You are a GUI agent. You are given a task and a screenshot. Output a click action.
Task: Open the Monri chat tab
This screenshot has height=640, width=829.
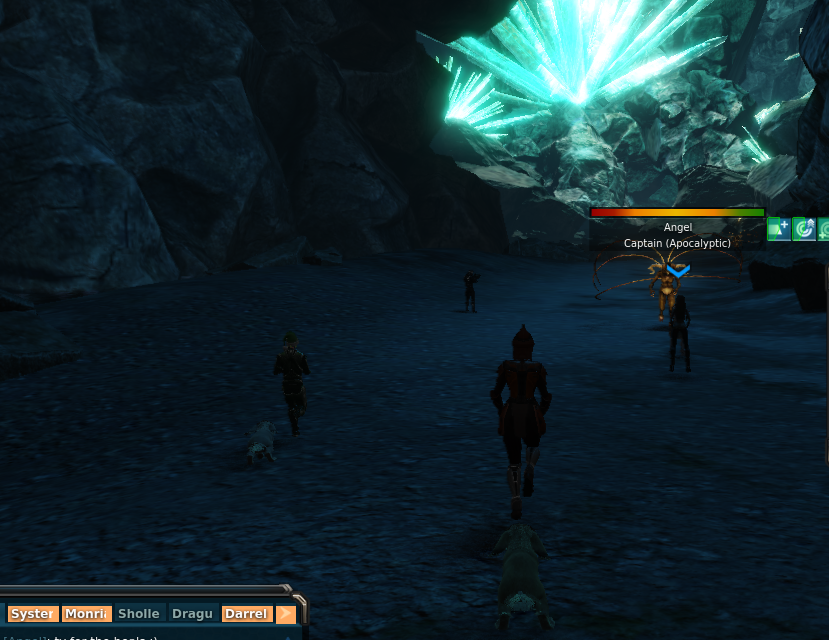point(87,614)
